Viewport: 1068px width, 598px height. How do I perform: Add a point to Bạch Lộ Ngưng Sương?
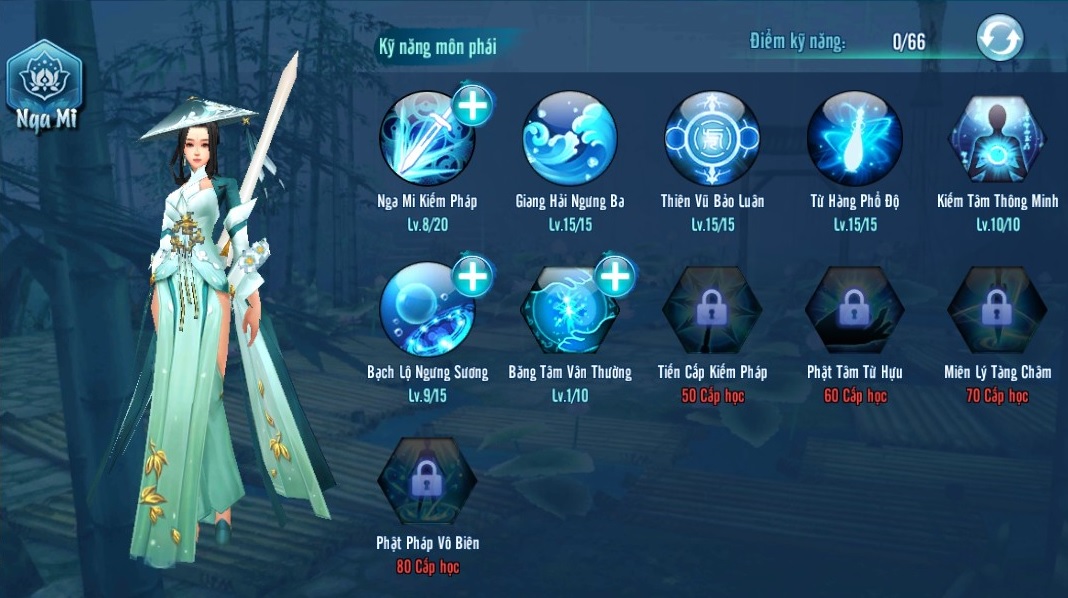472,275
